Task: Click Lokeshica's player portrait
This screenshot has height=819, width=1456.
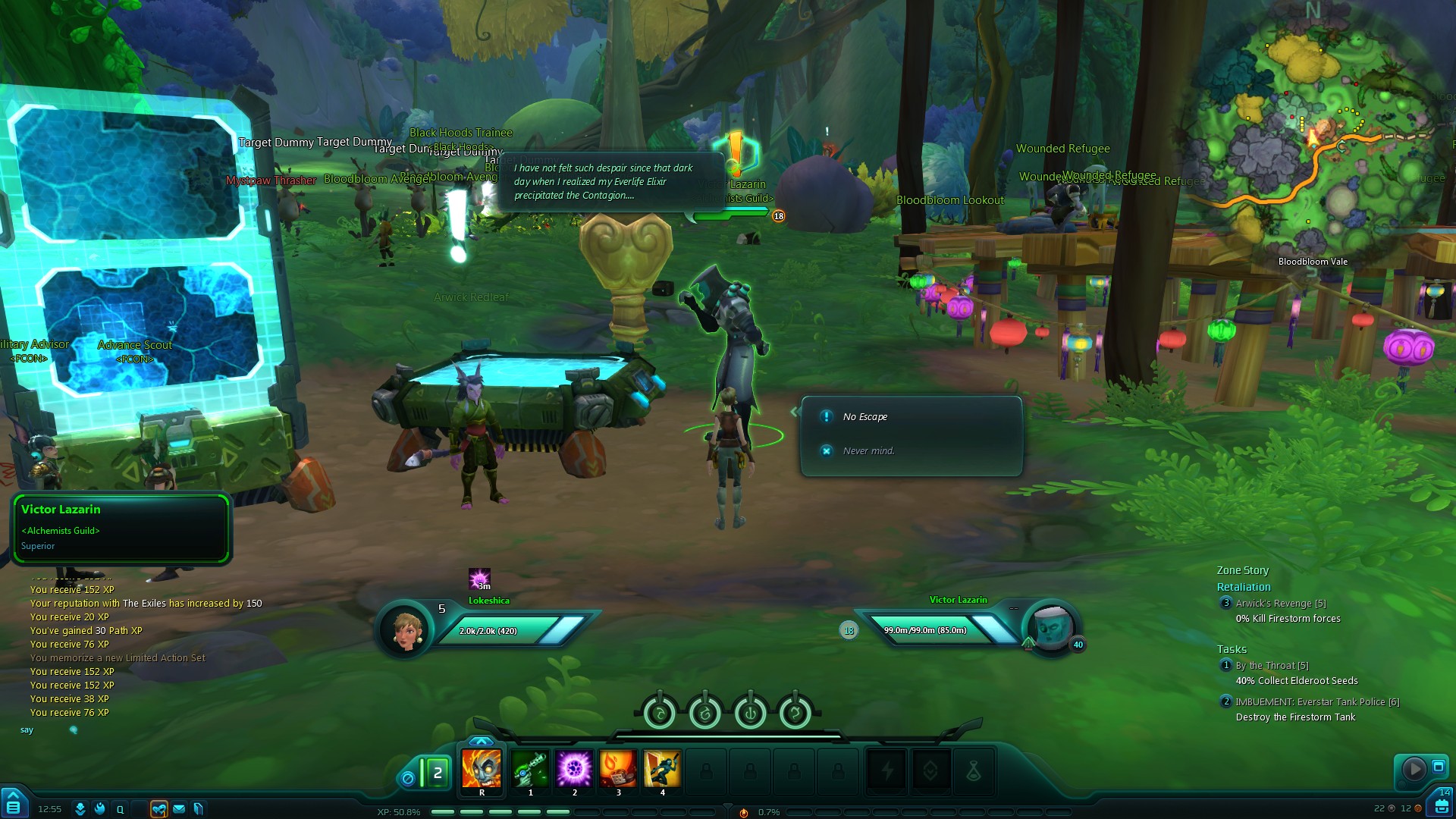Action: click(x=407, y=629)
